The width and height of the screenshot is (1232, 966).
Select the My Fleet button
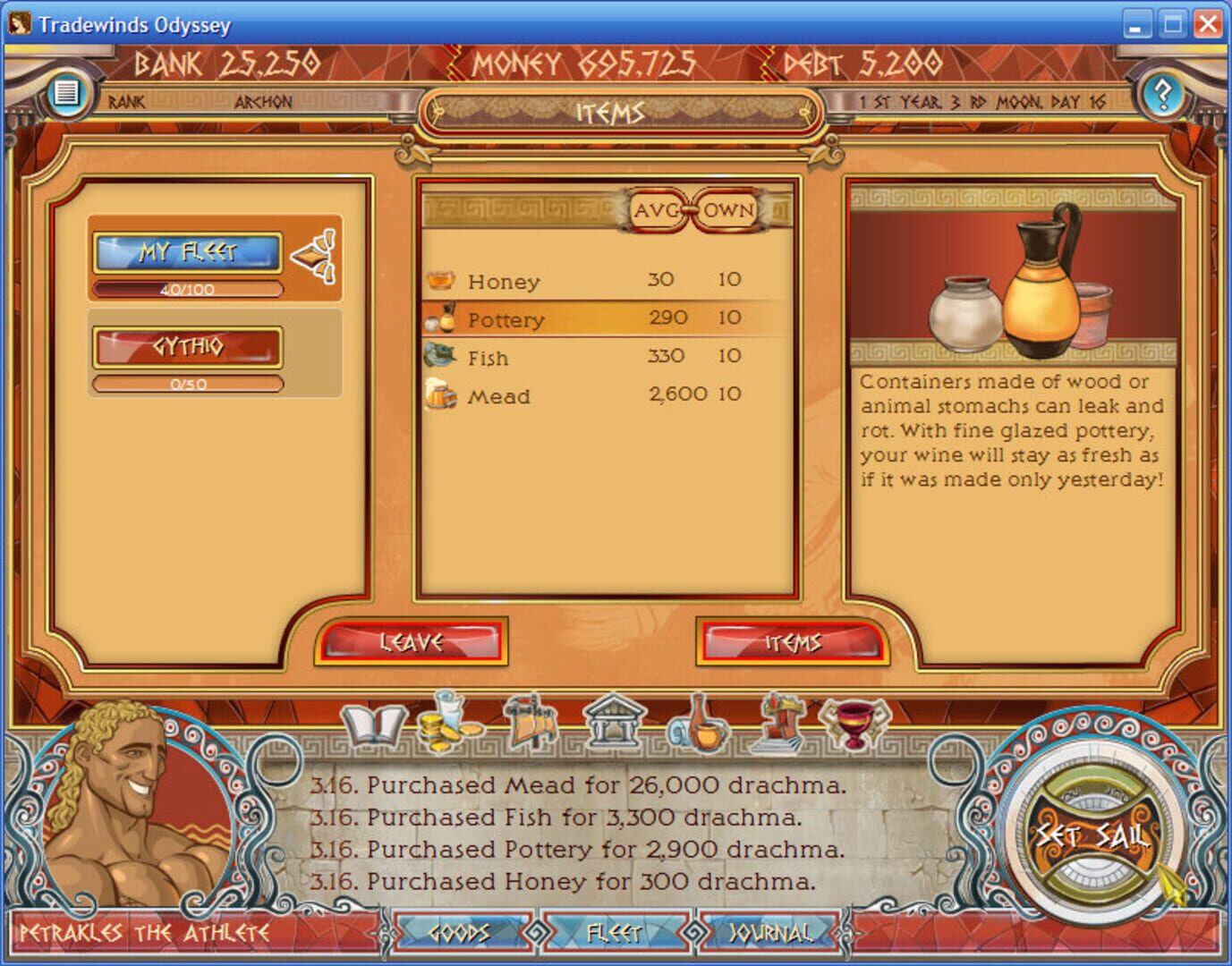[188, 251]
